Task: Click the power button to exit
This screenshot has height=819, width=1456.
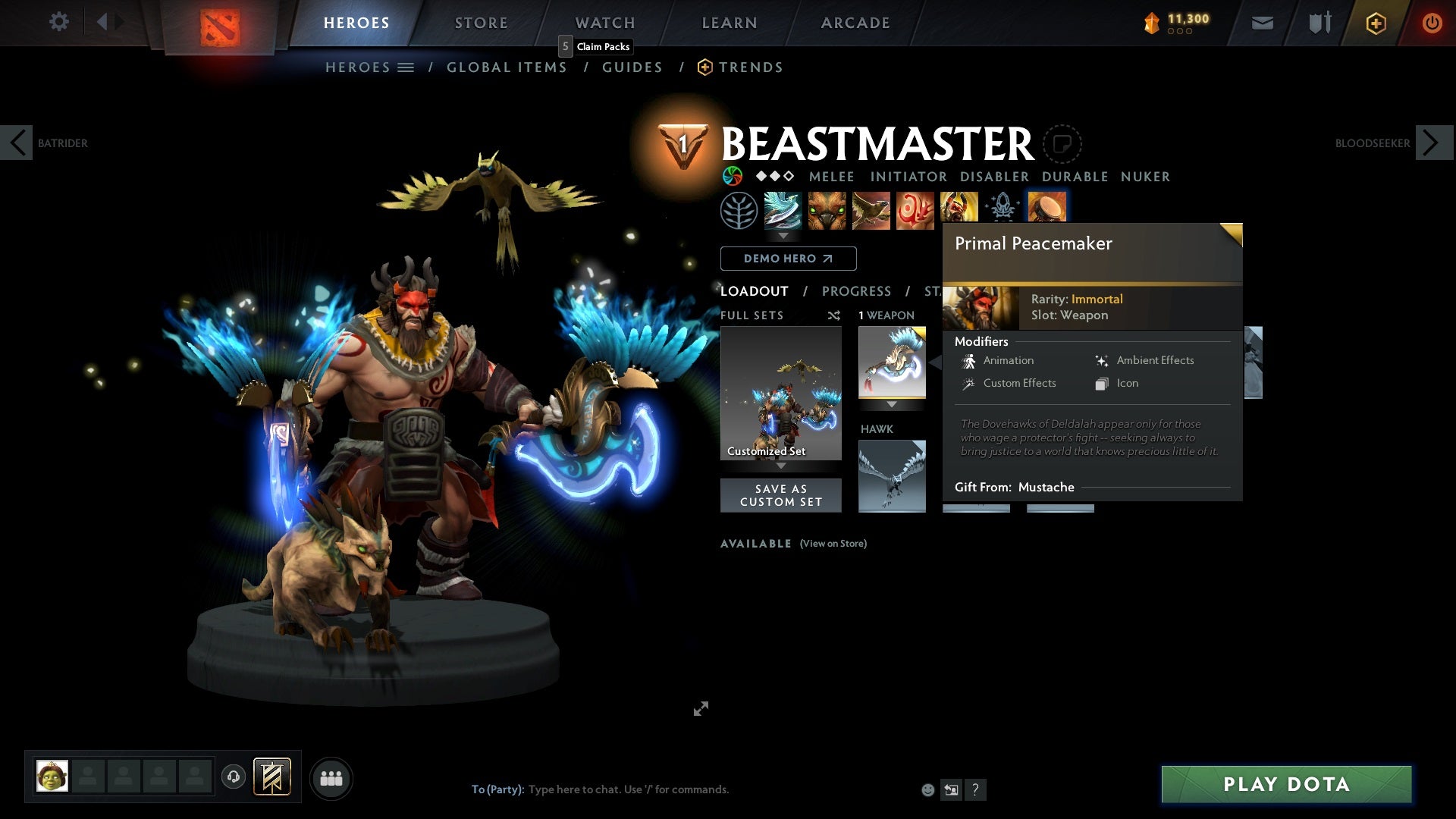Action: pos(1432,23)
